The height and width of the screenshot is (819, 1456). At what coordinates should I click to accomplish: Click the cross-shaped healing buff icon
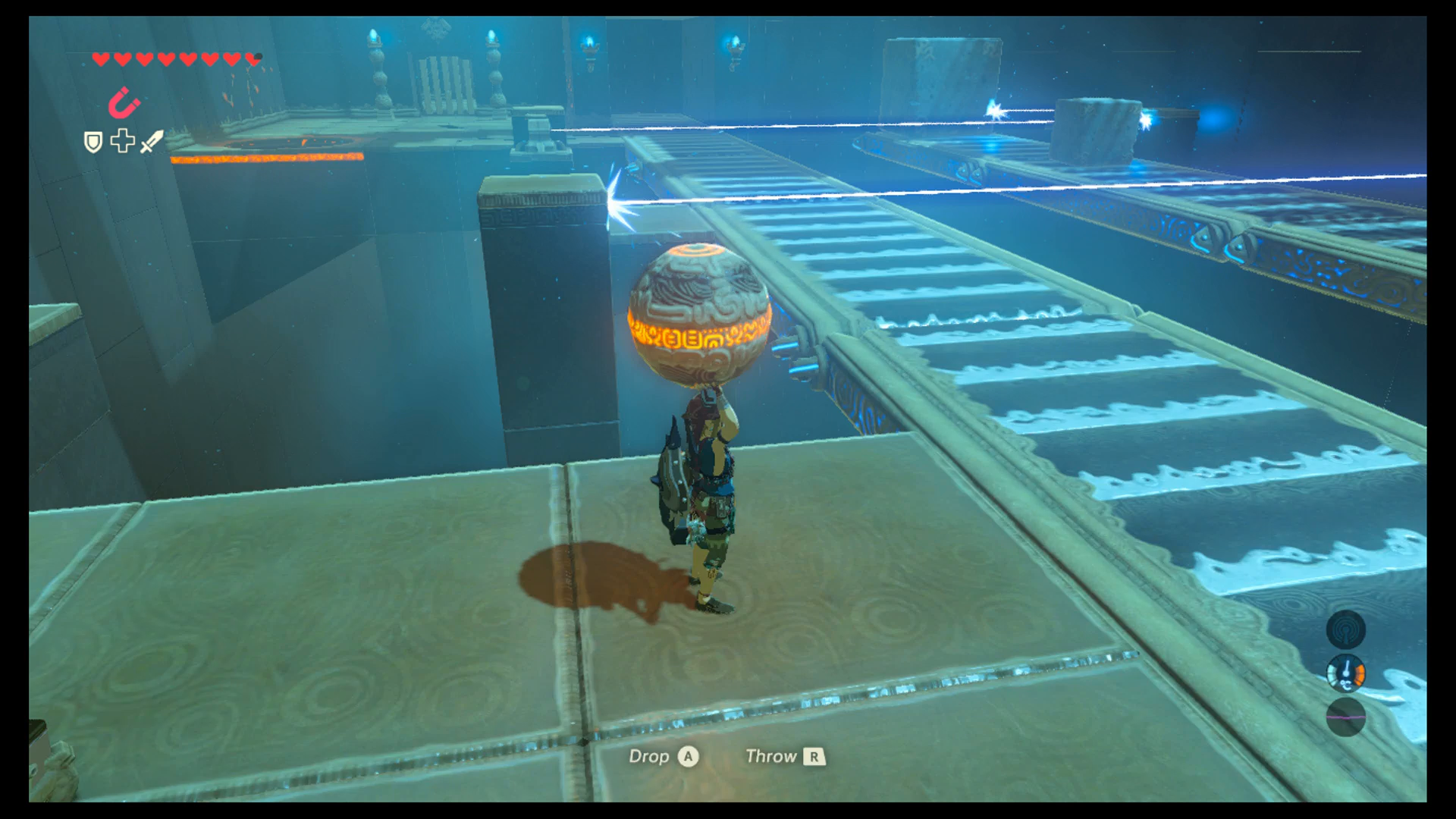tap(121, 142)
